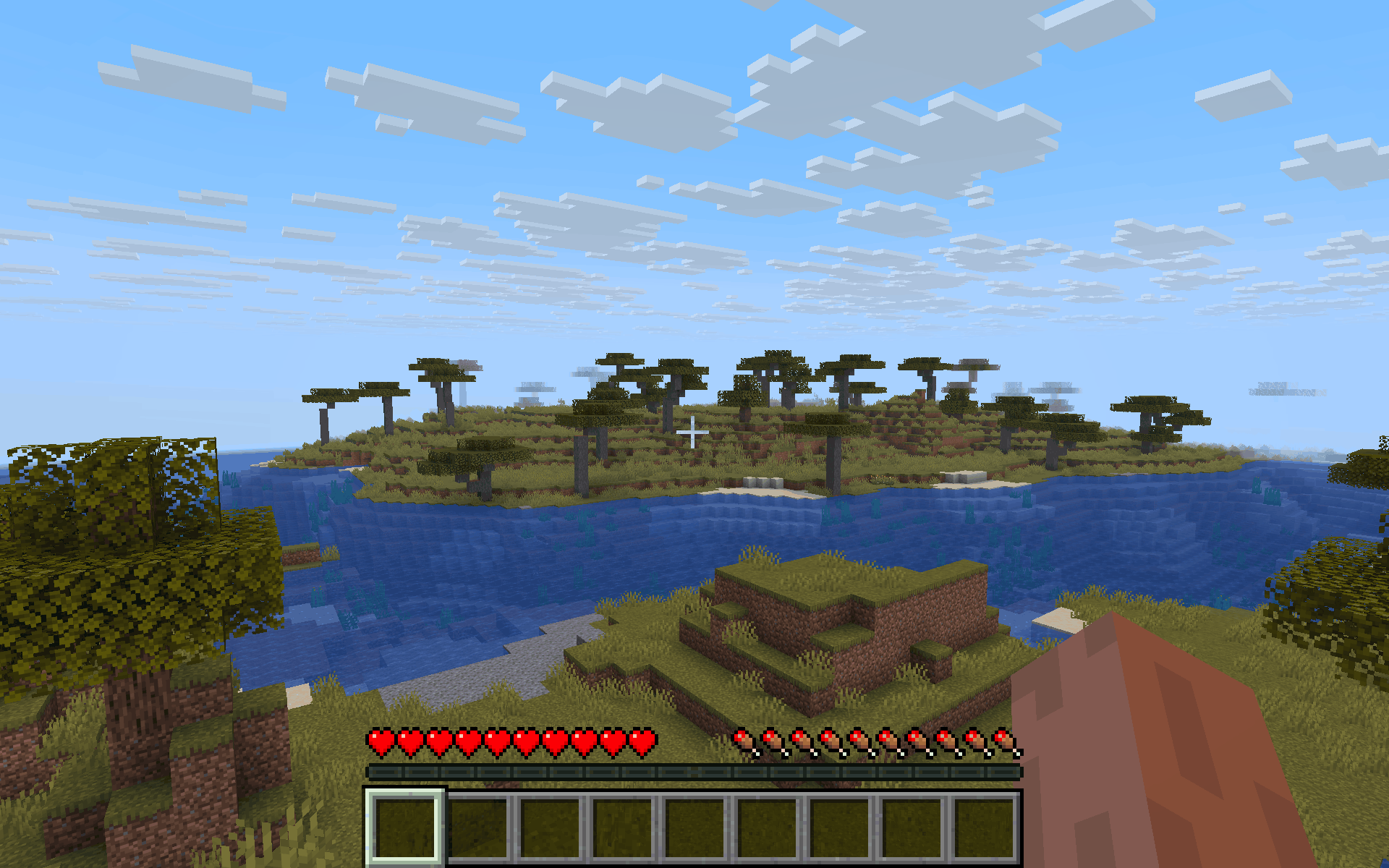Screen dimensions: 1389x868
Task: Click the crosshair at screen center
Action: coord(694,432)
